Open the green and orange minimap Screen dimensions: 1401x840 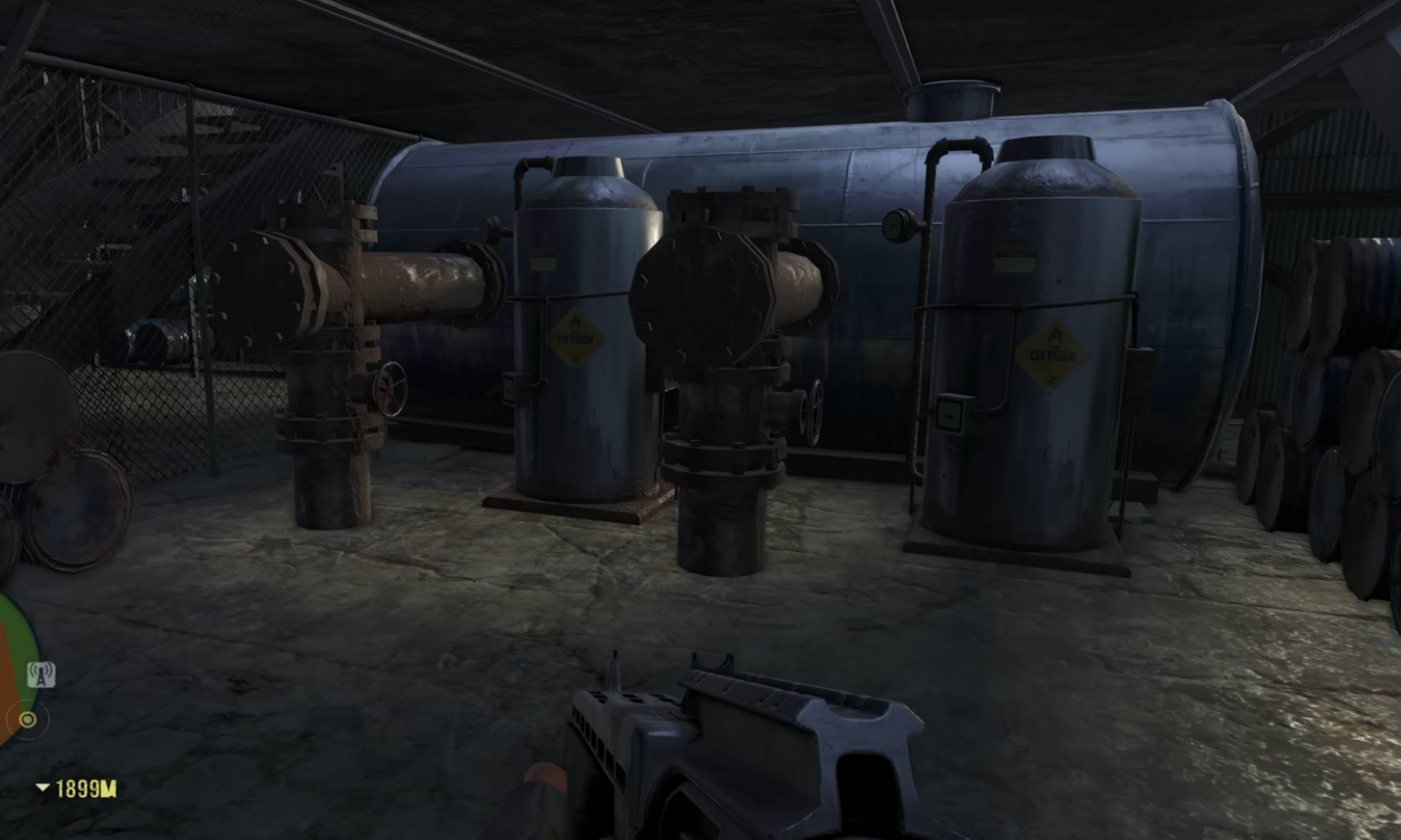16,650
